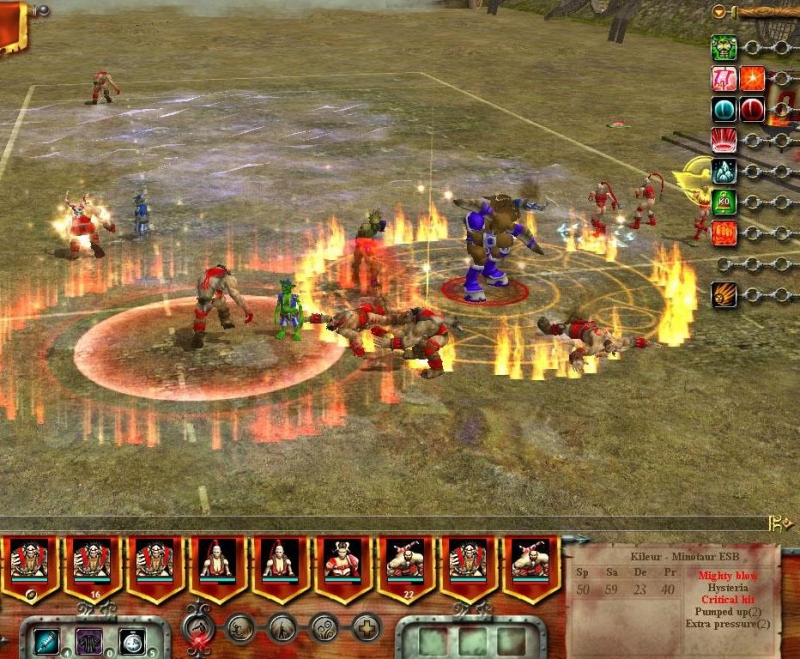
Task: Use the purple ribcage item
Action: coord(89,640)
